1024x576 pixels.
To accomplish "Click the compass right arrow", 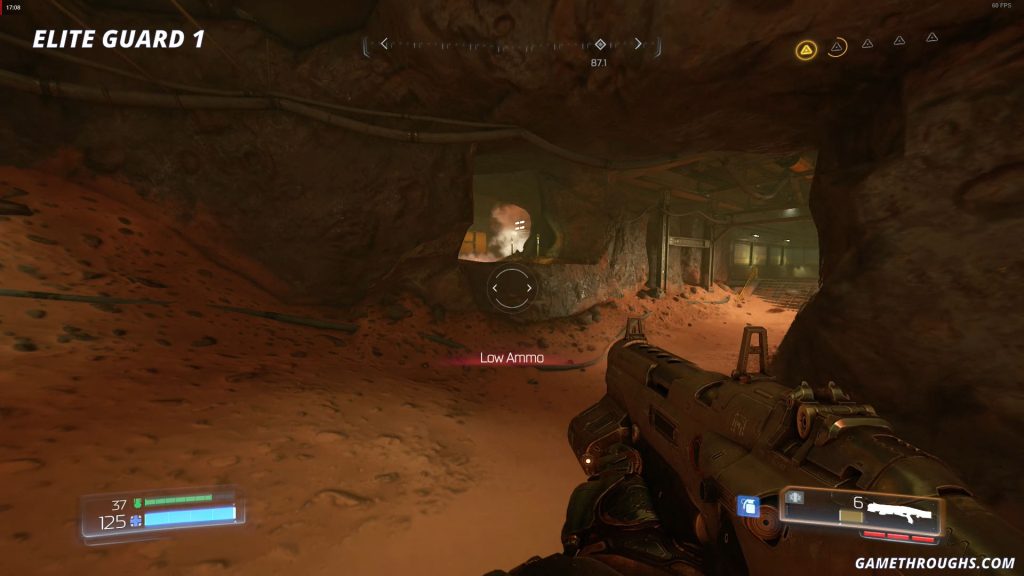I will 638,44.
